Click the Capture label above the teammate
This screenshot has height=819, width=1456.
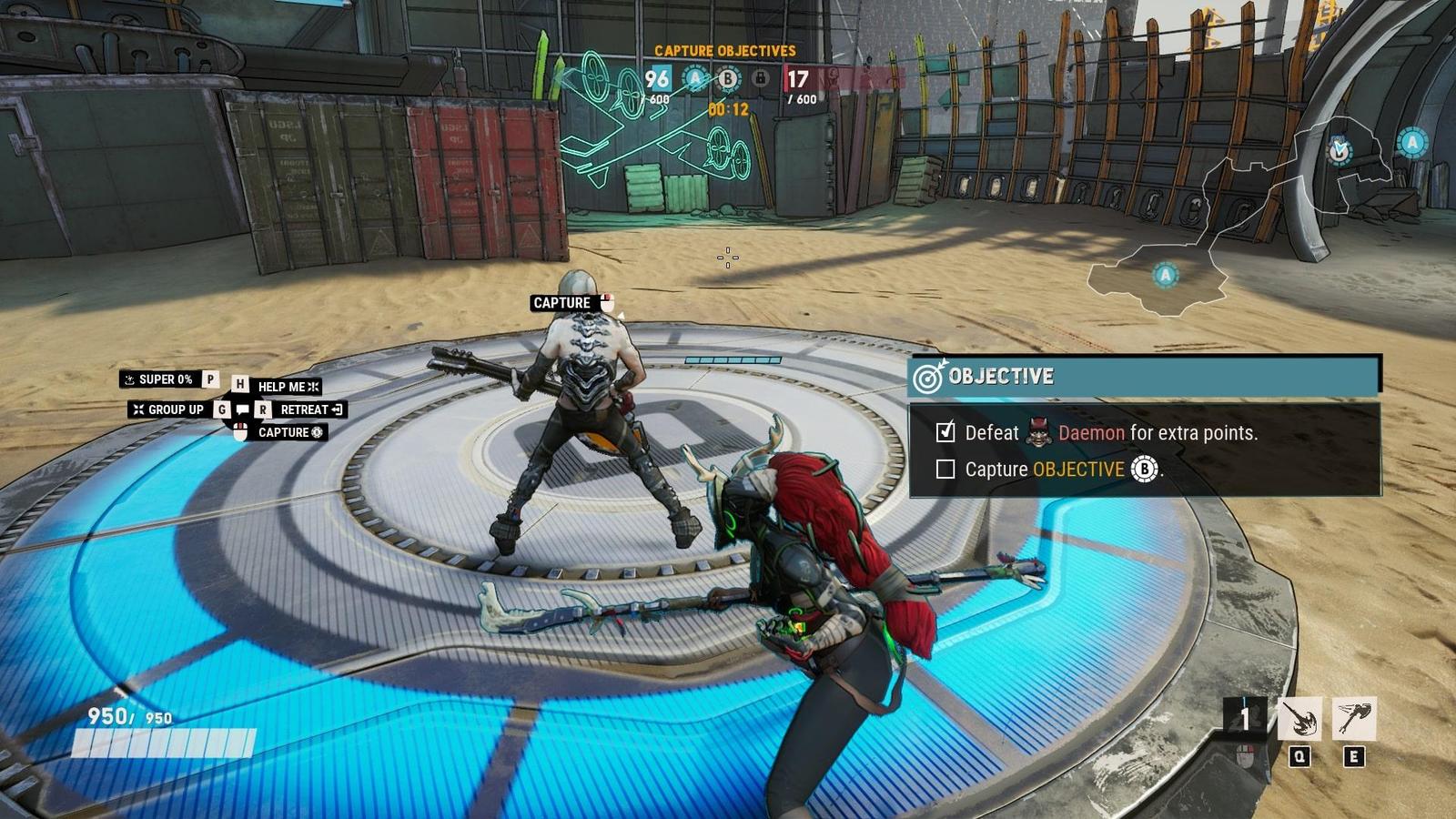pos(561,303)
